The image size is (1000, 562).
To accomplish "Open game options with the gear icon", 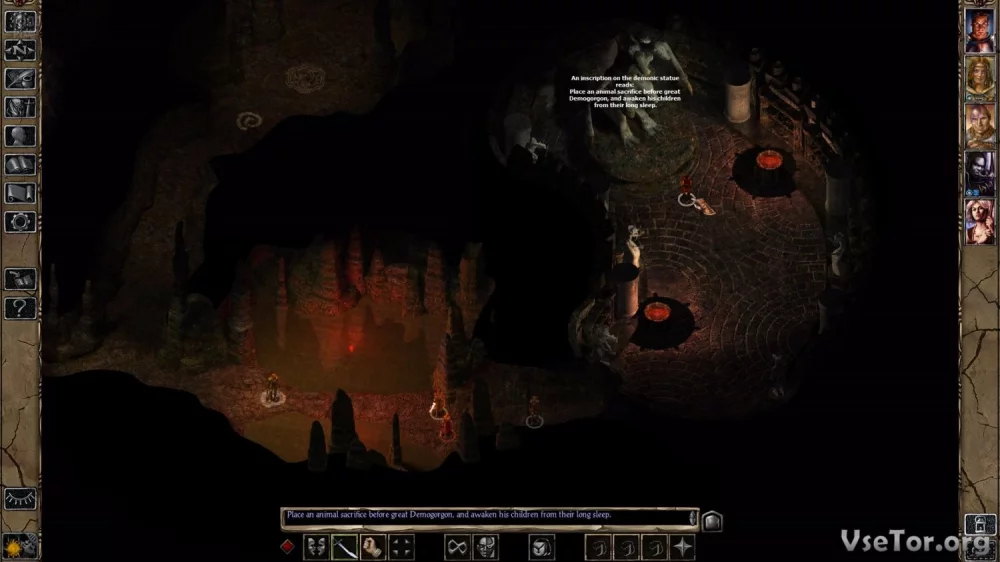I will pyautogui.click(x=20, y=222).
